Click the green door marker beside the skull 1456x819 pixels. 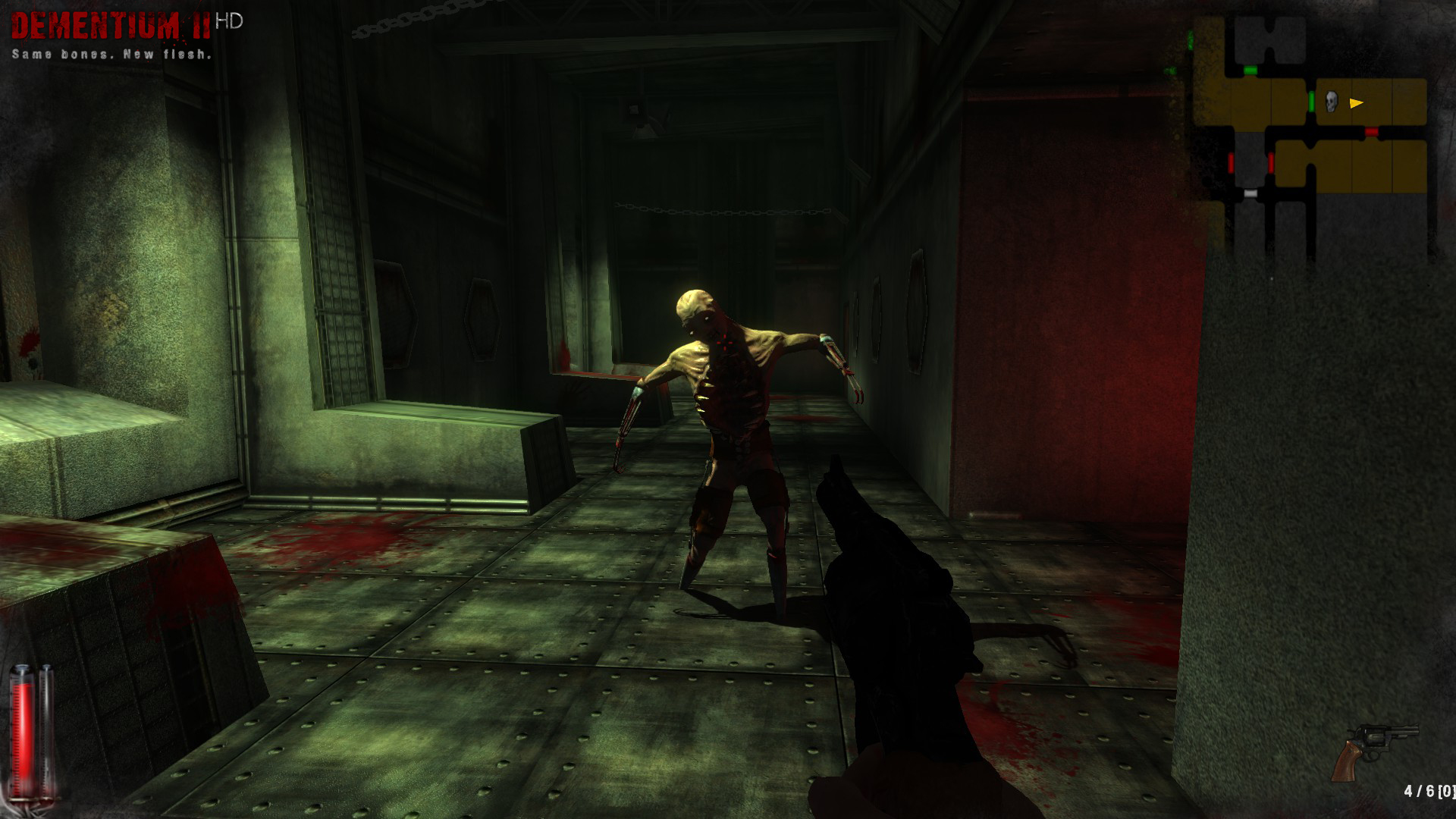[1311, 101]
